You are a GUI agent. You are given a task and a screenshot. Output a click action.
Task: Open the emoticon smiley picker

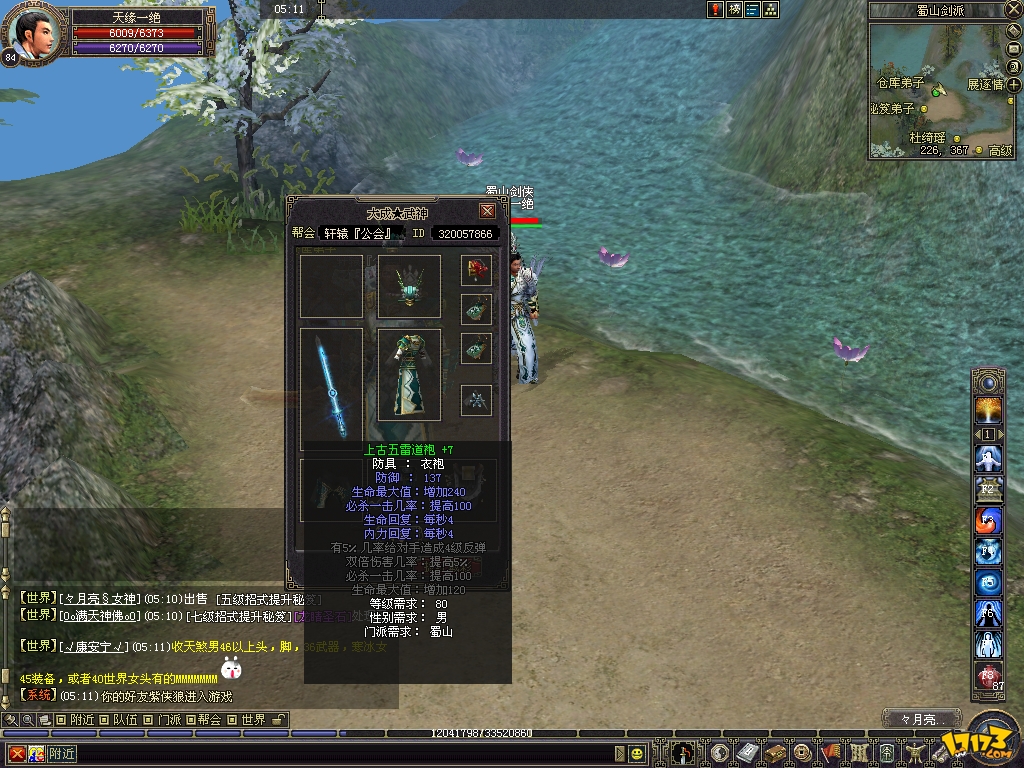(637, 753)
